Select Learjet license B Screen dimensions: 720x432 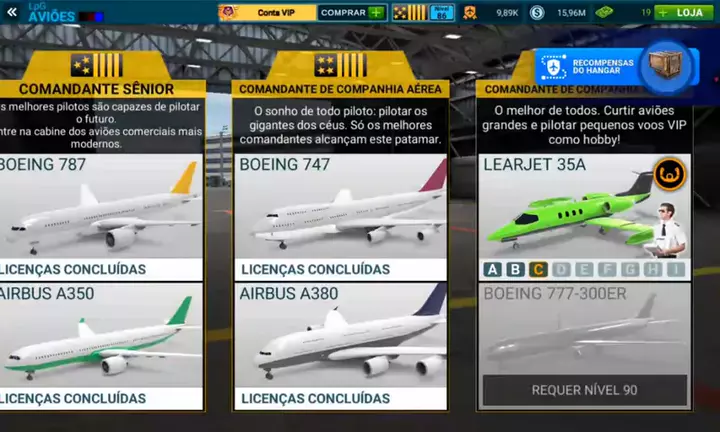(x=515, y=269)
